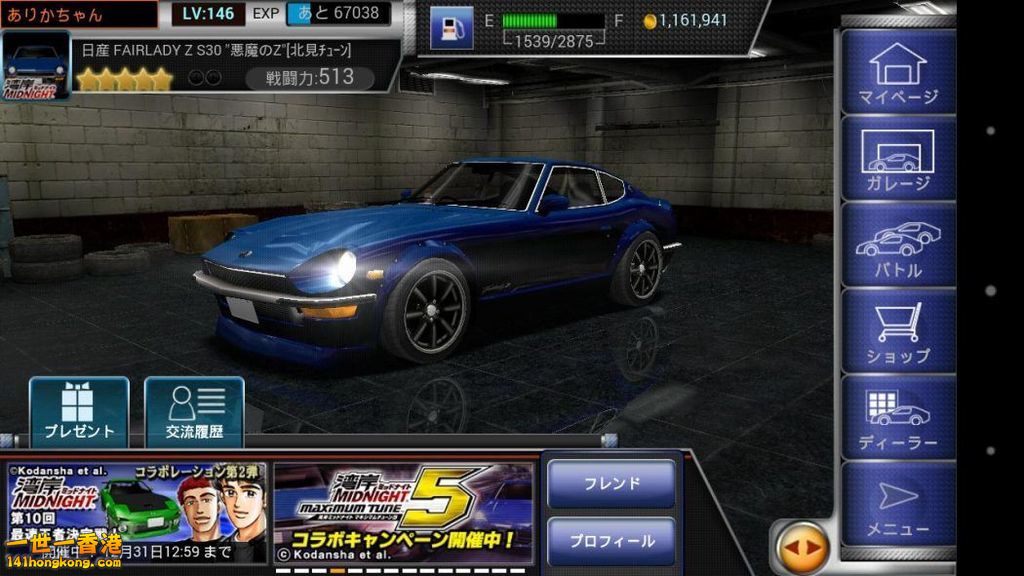The width and height of the screenshot is (1024, 576).
Task: Open the Menu (メニュー) arrow button
Action: coord(897,503)
